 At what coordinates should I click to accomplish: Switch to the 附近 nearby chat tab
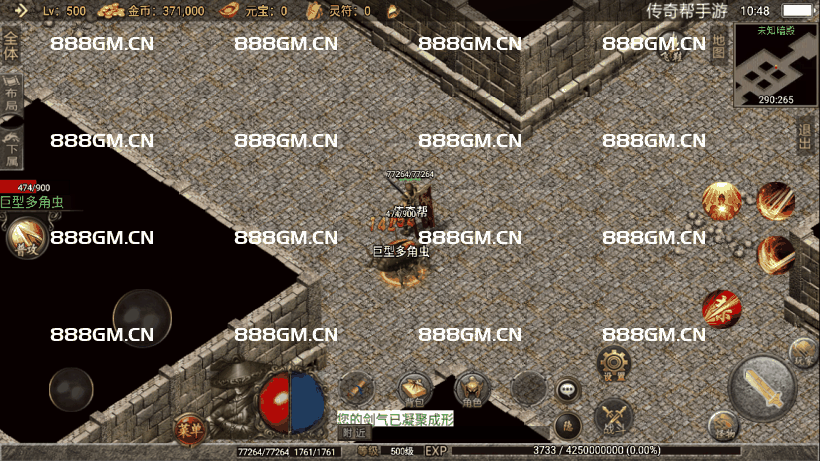[x=353, y=434]
